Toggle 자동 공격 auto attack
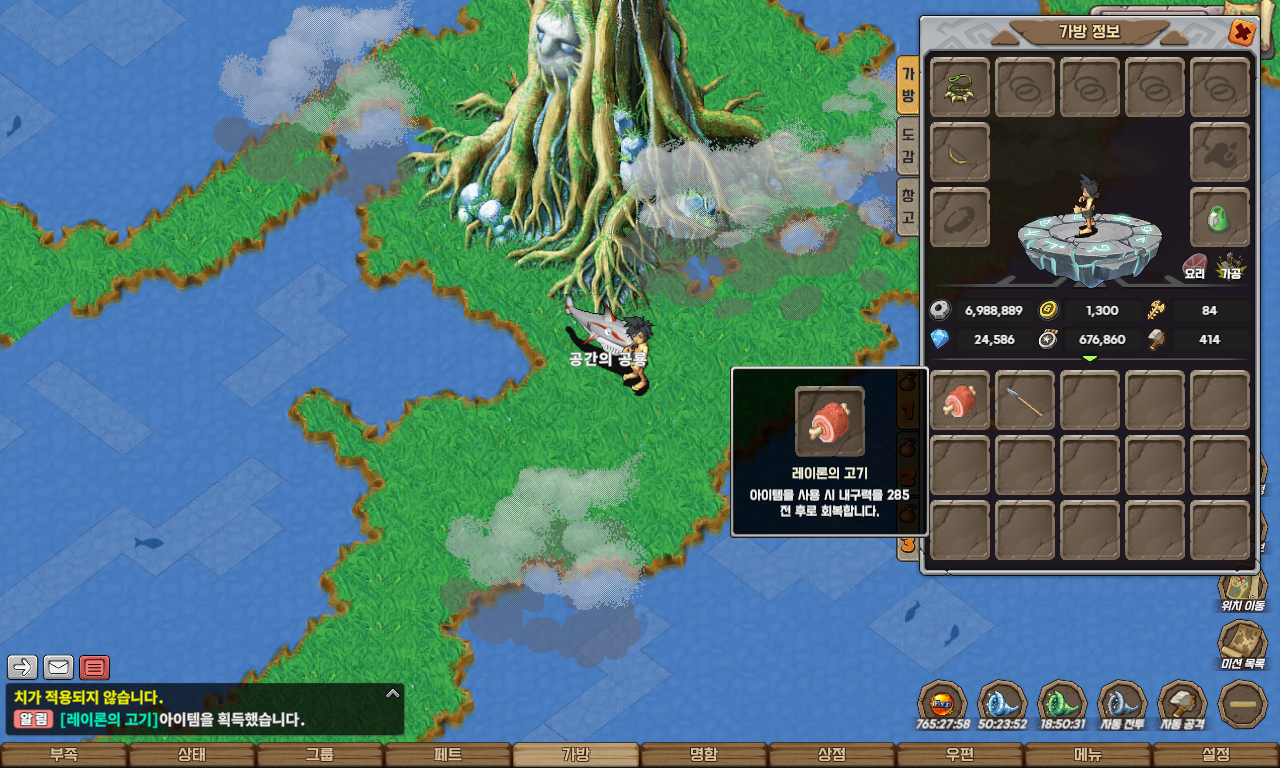This screenshot has height=768, width=1280. (1182, 705)
